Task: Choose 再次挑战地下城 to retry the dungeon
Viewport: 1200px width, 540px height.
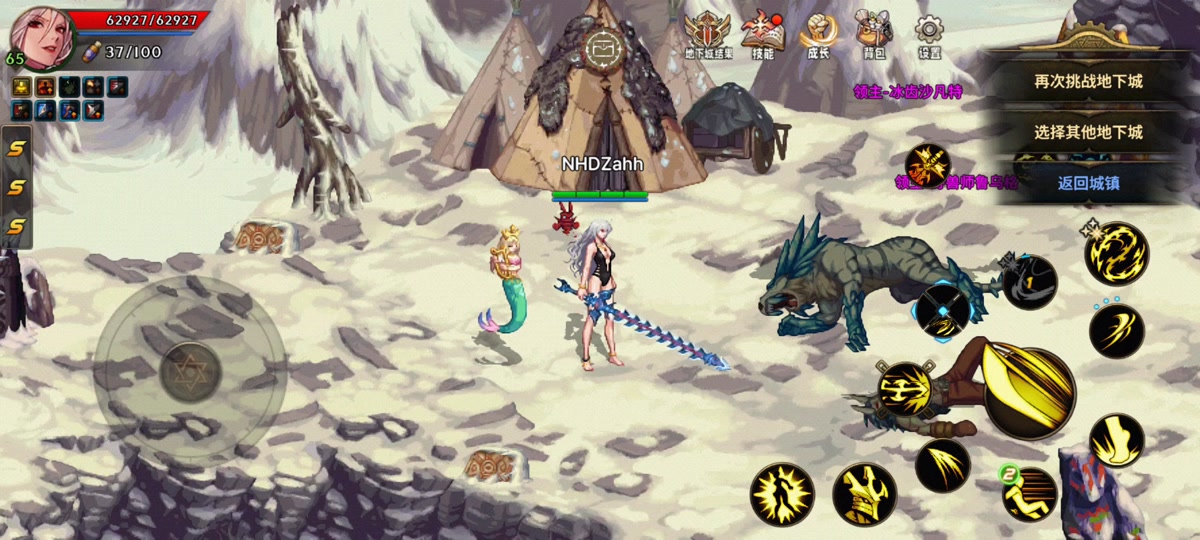Action: coord(1088,82)
